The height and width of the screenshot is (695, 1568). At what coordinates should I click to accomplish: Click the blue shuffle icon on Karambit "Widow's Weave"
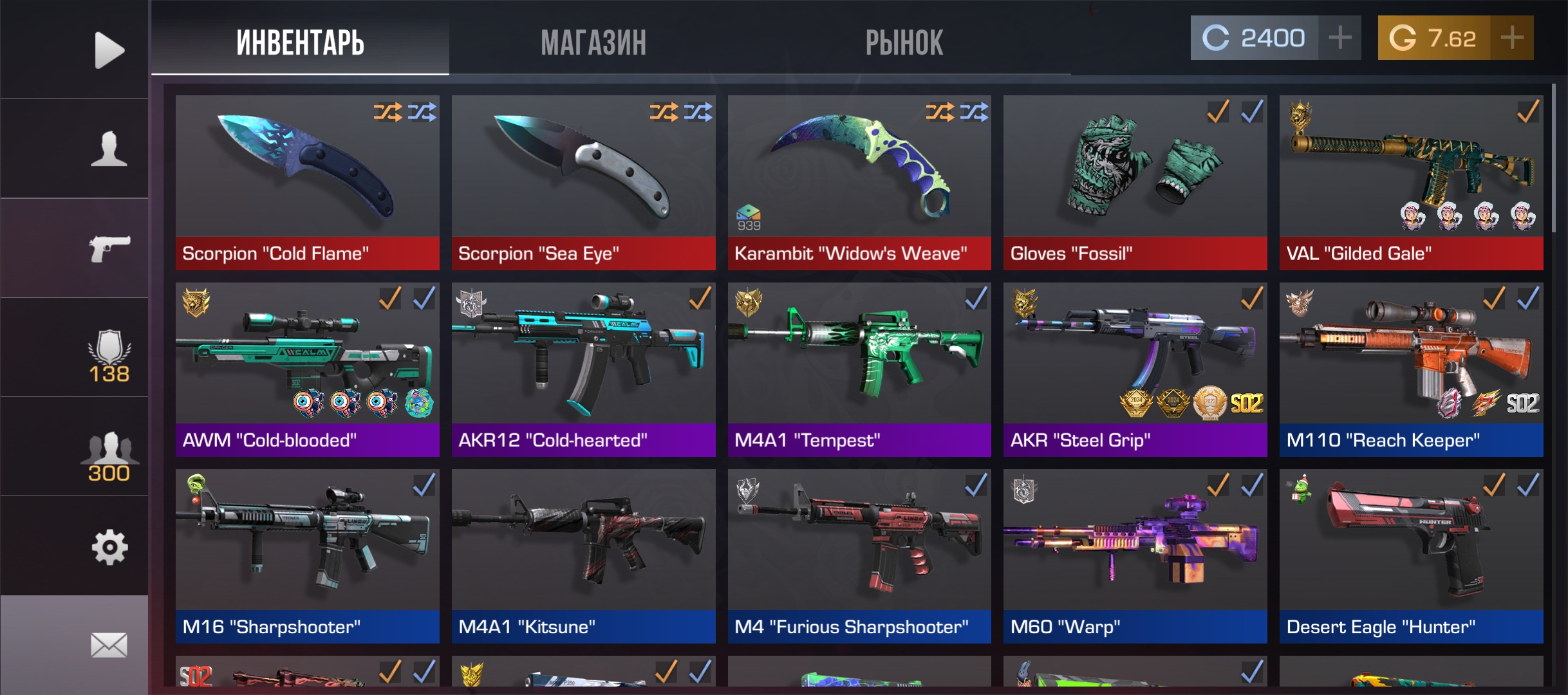[973, 113]
